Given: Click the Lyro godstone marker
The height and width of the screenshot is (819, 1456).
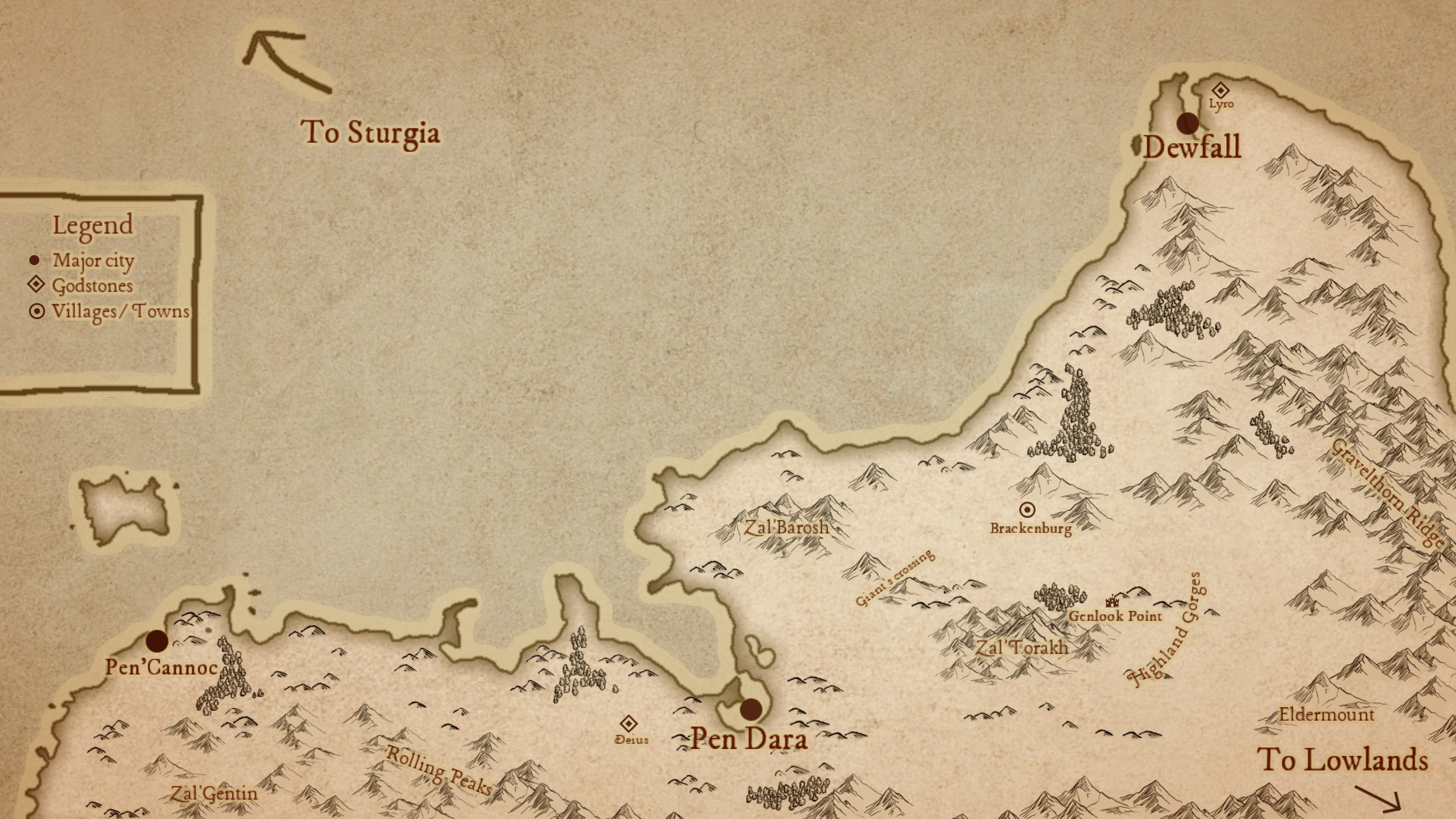Looking at the screenshot, I should tap(1220, 90).
